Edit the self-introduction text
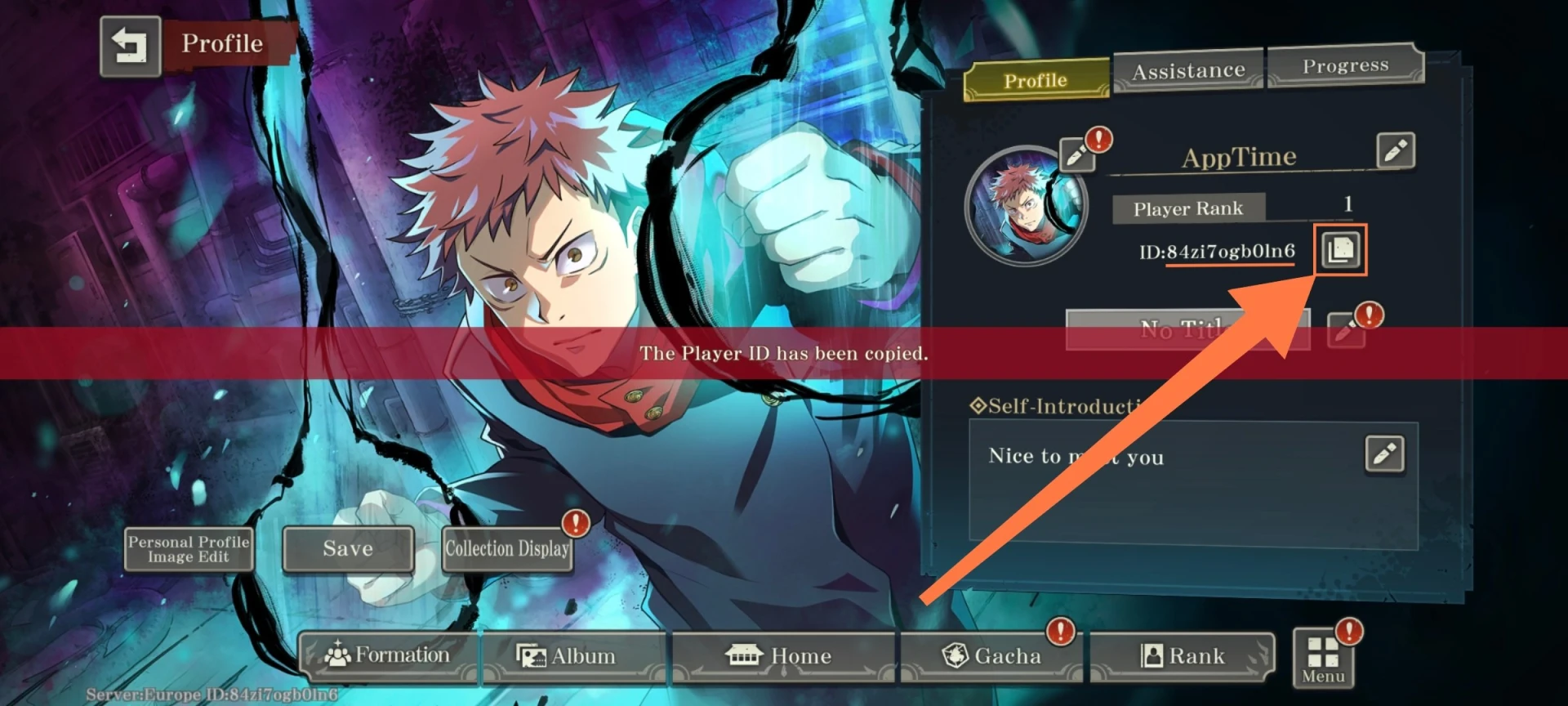1568x706 pixels. pyautogui.click(x=1384, y=454)
